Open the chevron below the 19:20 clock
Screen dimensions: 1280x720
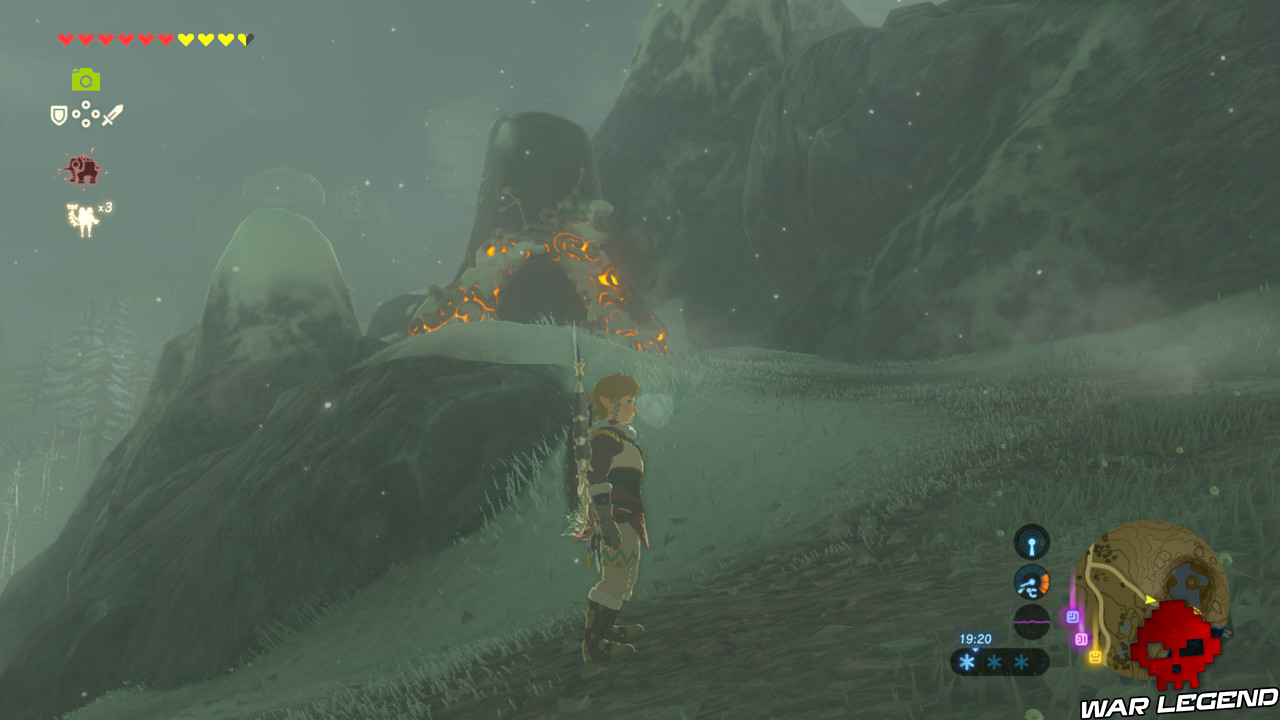point(975,650)
